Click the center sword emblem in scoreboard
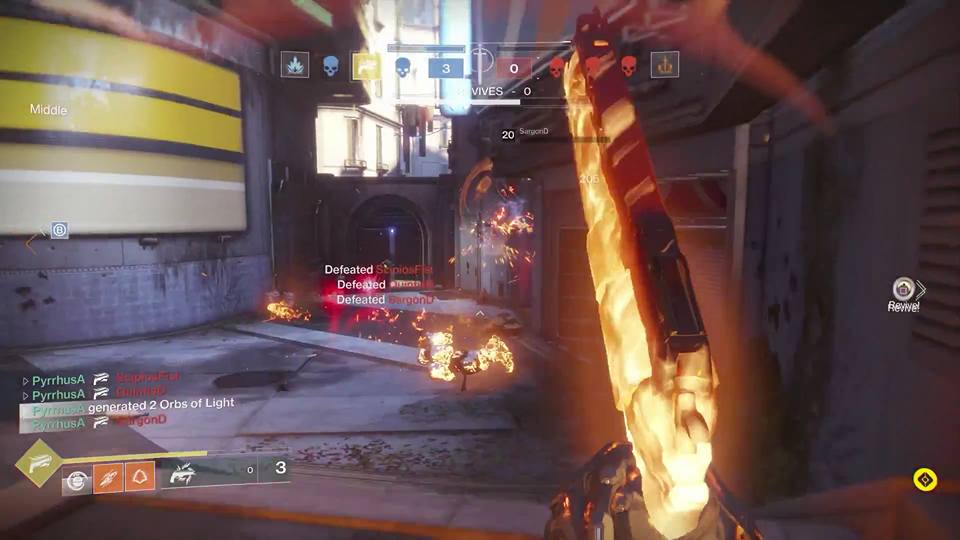 (x=481, y=60)
